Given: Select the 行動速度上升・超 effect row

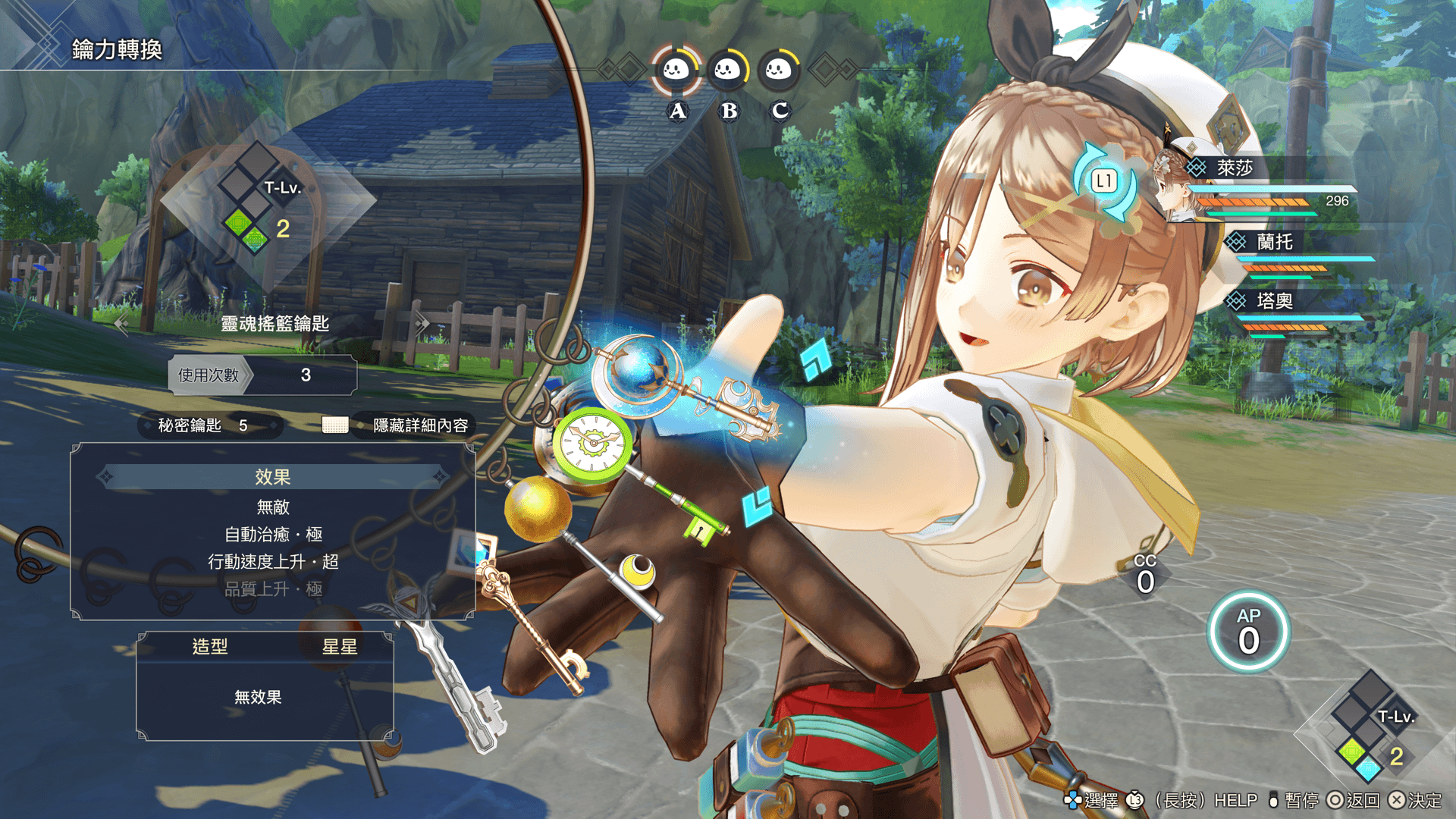Looking at the screenshot, I should click(273, 562).
